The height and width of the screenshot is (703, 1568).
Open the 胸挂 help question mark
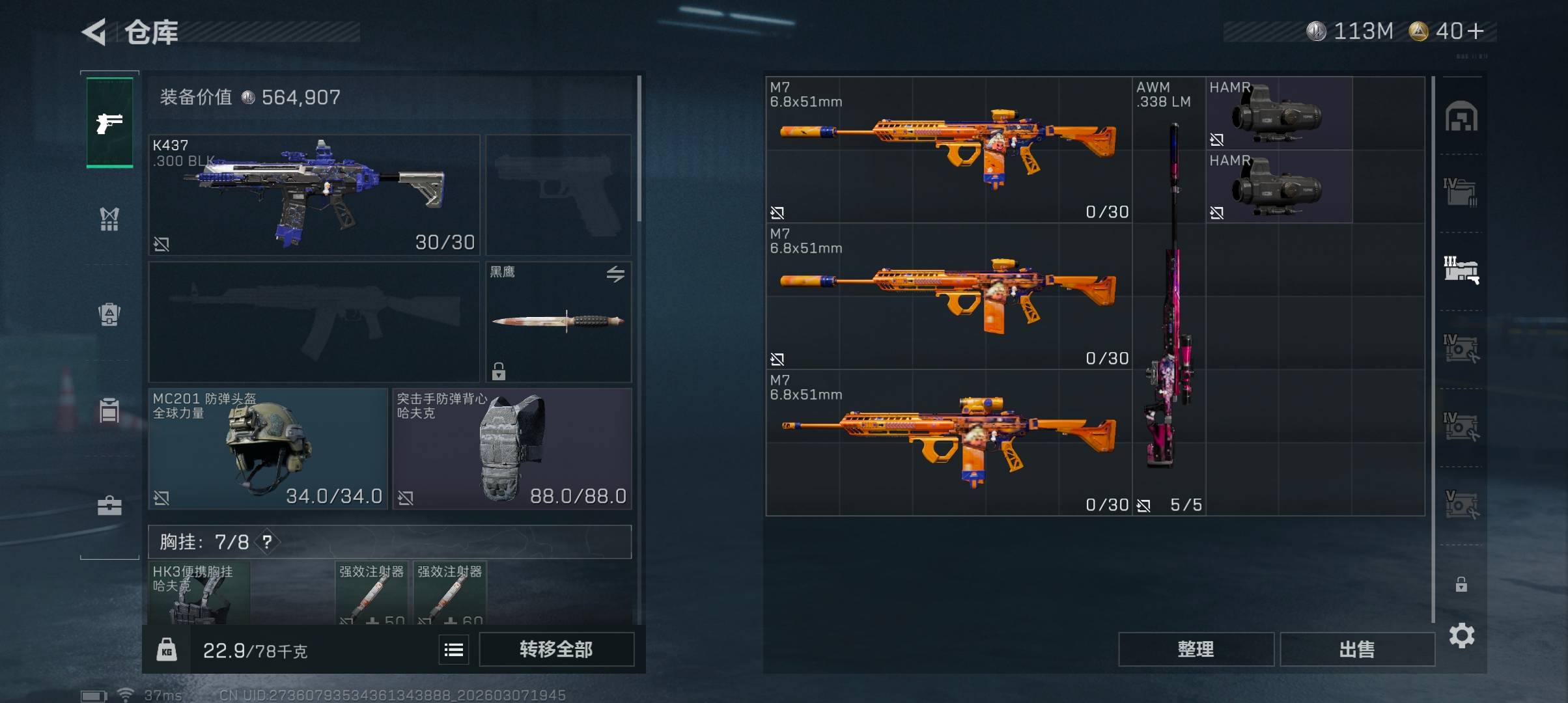coord(267,542)
